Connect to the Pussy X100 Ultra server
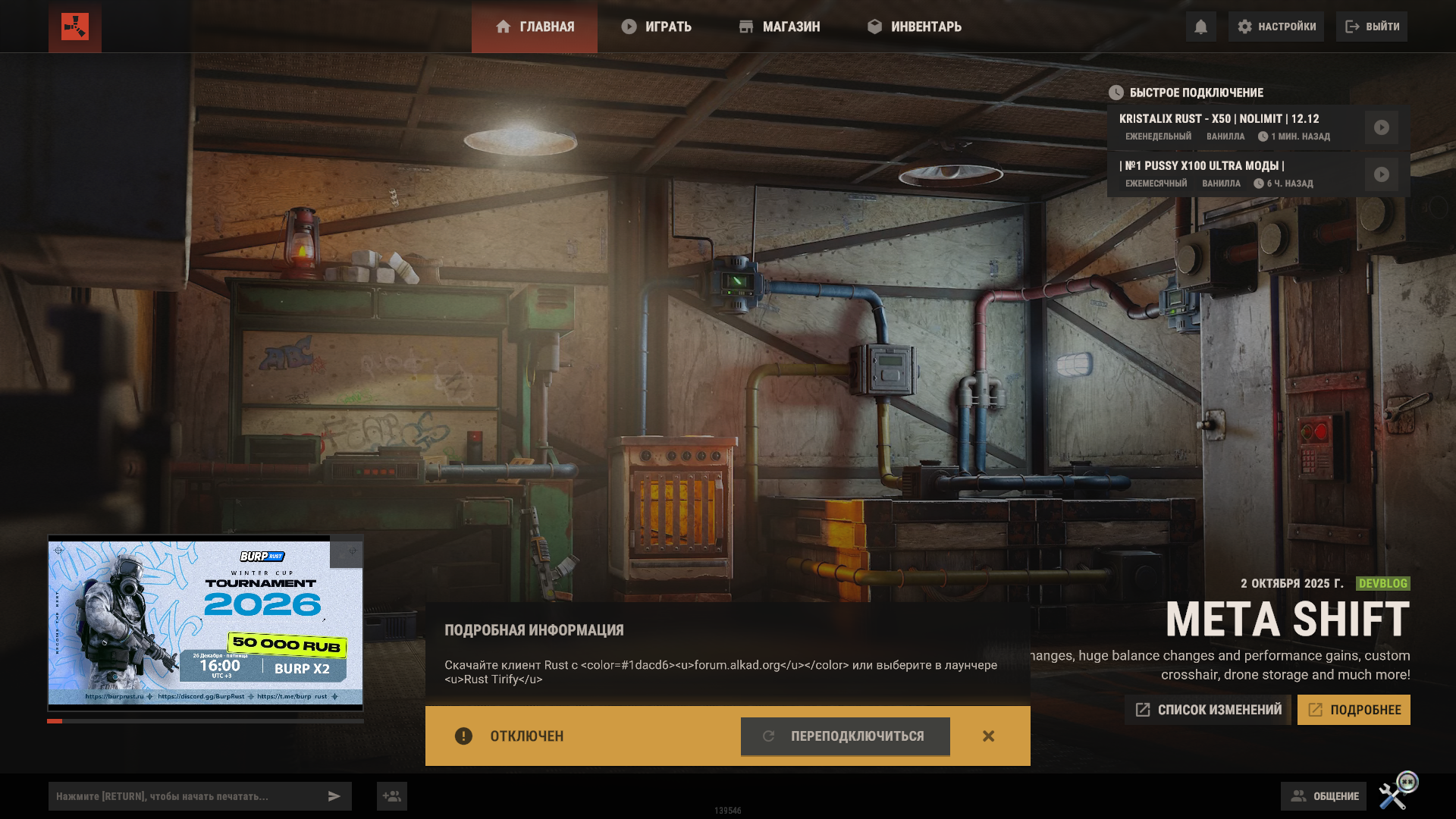The height and width of the screenshot is (819, 1456). 1382,174
